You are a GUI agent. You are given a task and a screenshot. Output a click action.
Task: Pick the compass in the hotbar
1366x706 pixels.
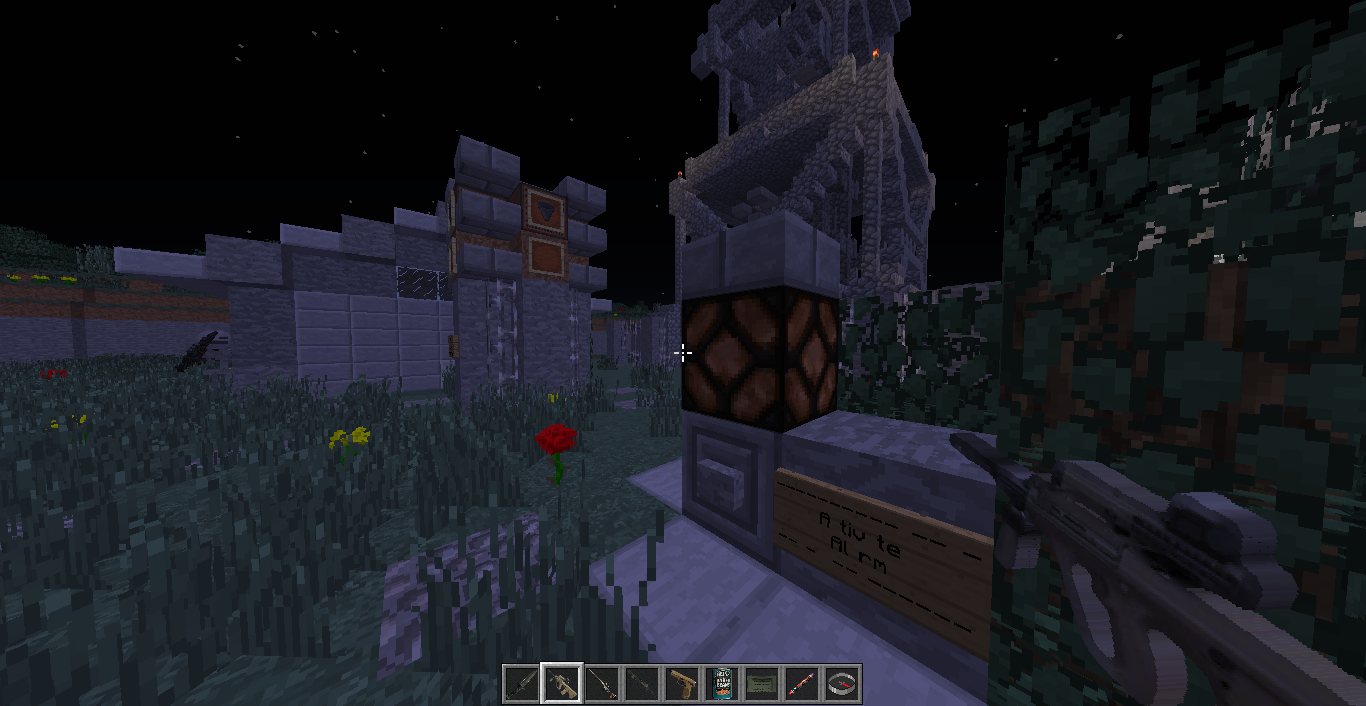click(842, 684)
